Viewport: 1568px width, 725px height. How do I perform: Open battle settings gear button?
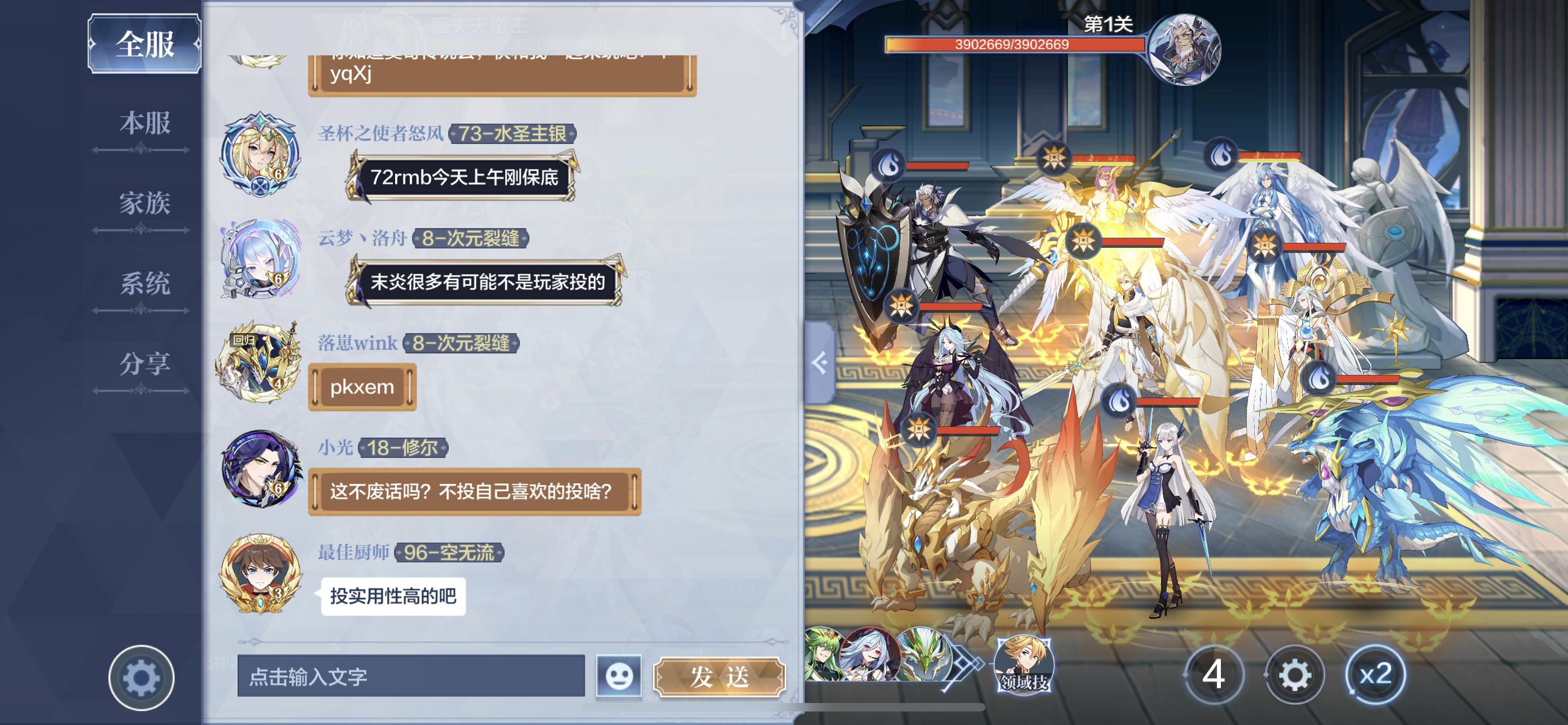tap(1294, 675)
